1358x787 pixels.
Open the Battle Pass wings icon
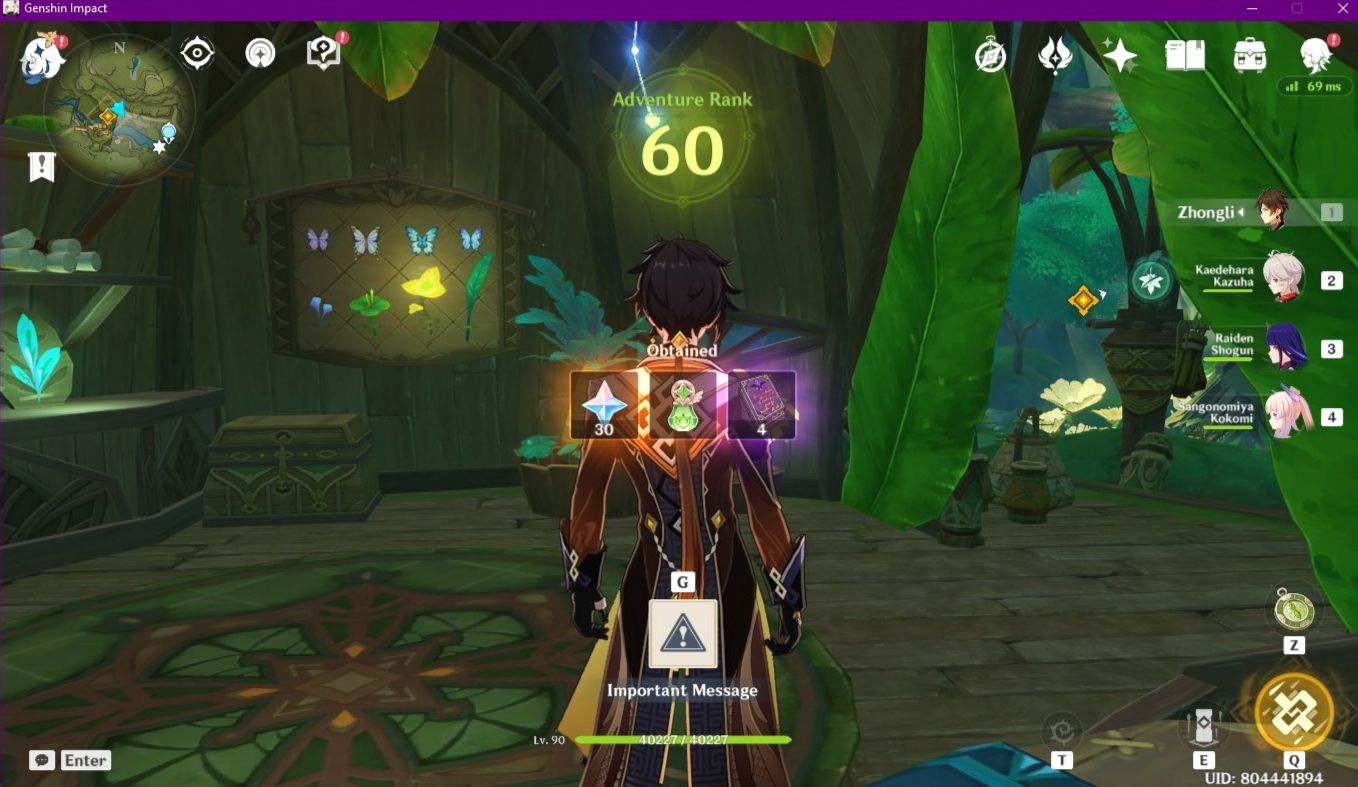[x=1056, y=55]
